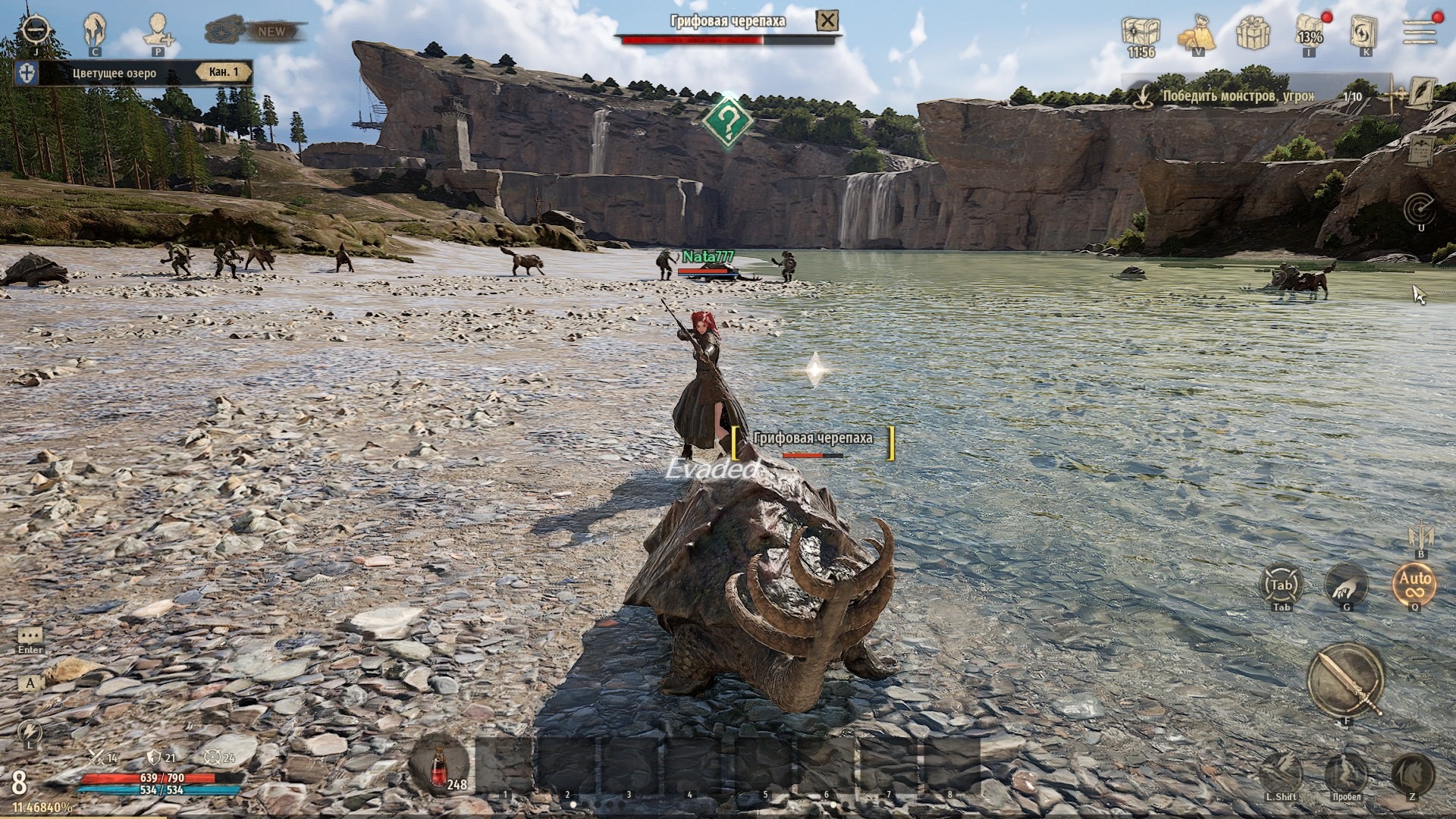Select next target with Tab crosshair button

pyautogui.click(x=1281, y=585)
